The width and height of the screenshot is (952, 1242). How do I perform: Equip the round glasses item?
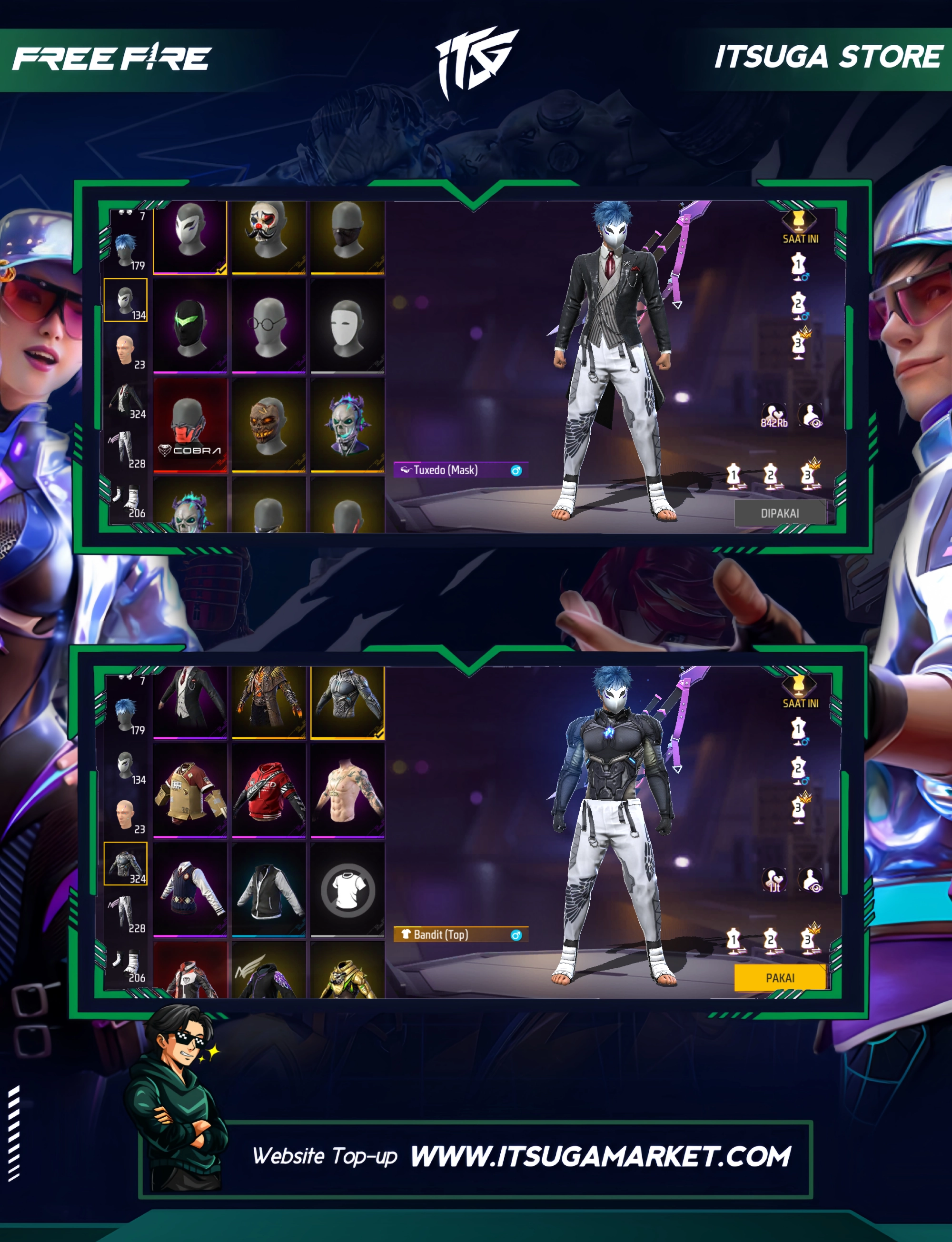[268, 327]
